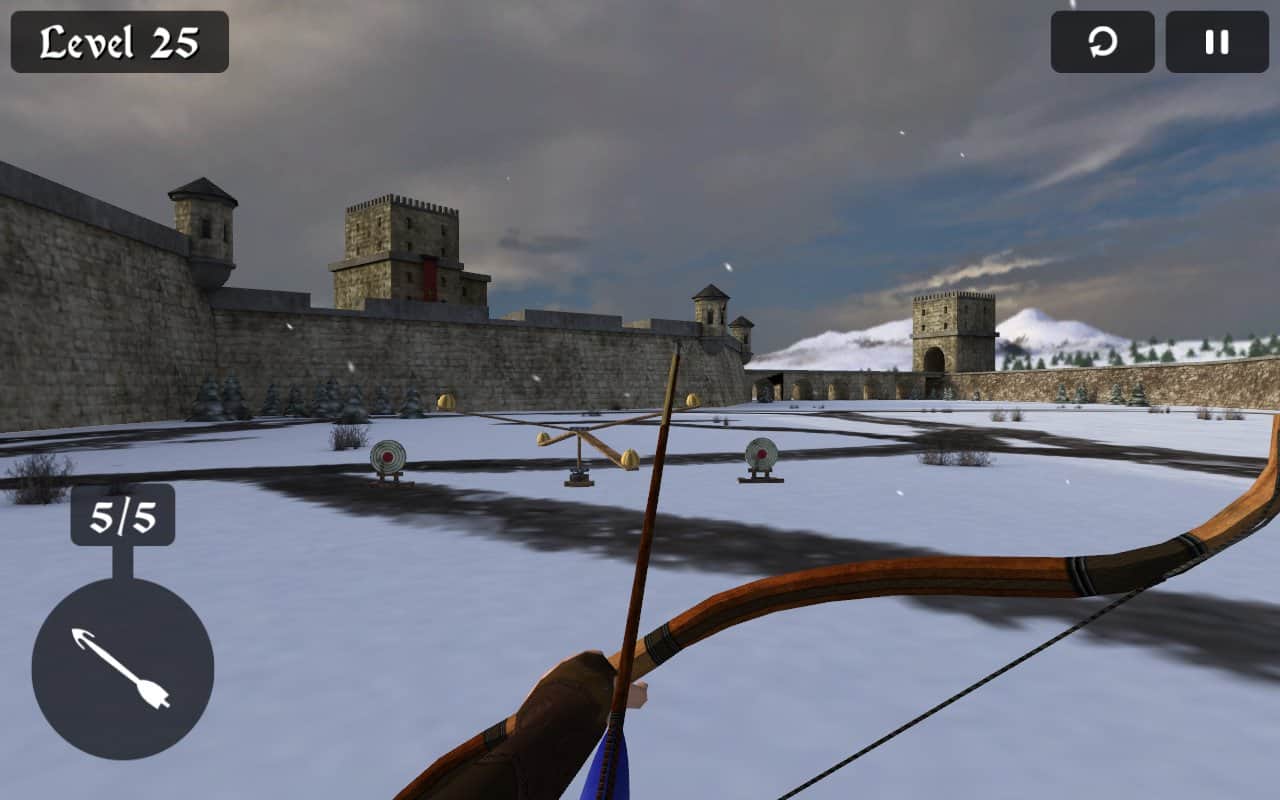Tap the round arrow selector button
Viewport: 1280px width, 800px height.
[122, 668]
